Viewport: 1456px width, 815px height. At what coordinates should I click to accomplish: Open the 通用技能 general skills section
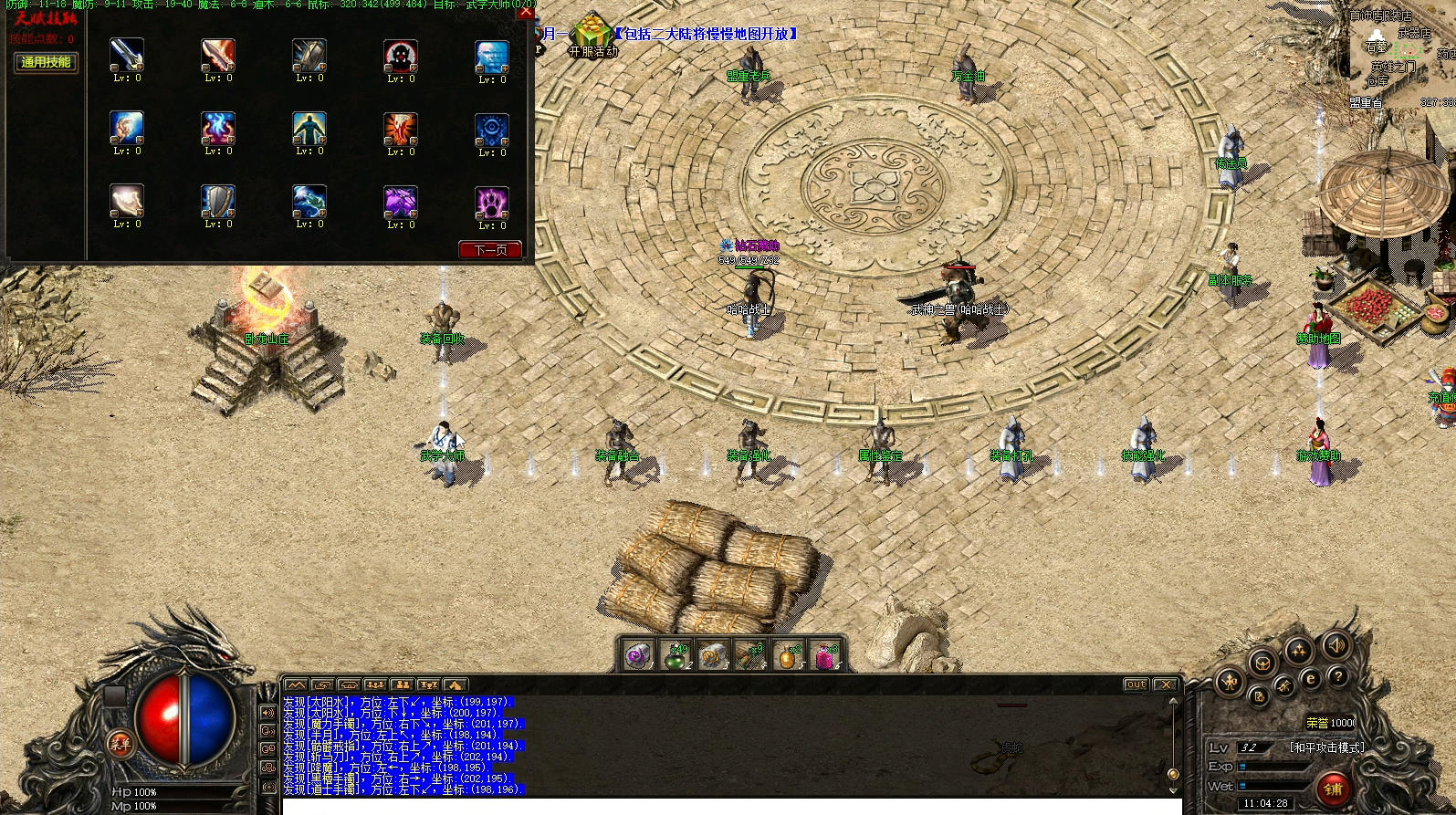[46, 62]
